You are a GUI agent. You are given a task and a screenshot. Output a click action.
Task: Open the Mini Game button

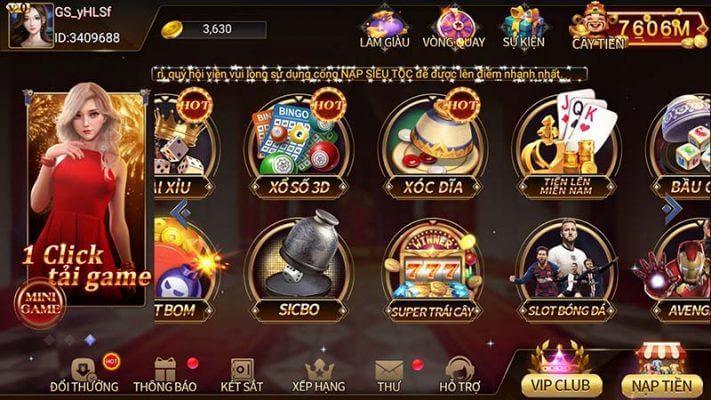[37, 301]
